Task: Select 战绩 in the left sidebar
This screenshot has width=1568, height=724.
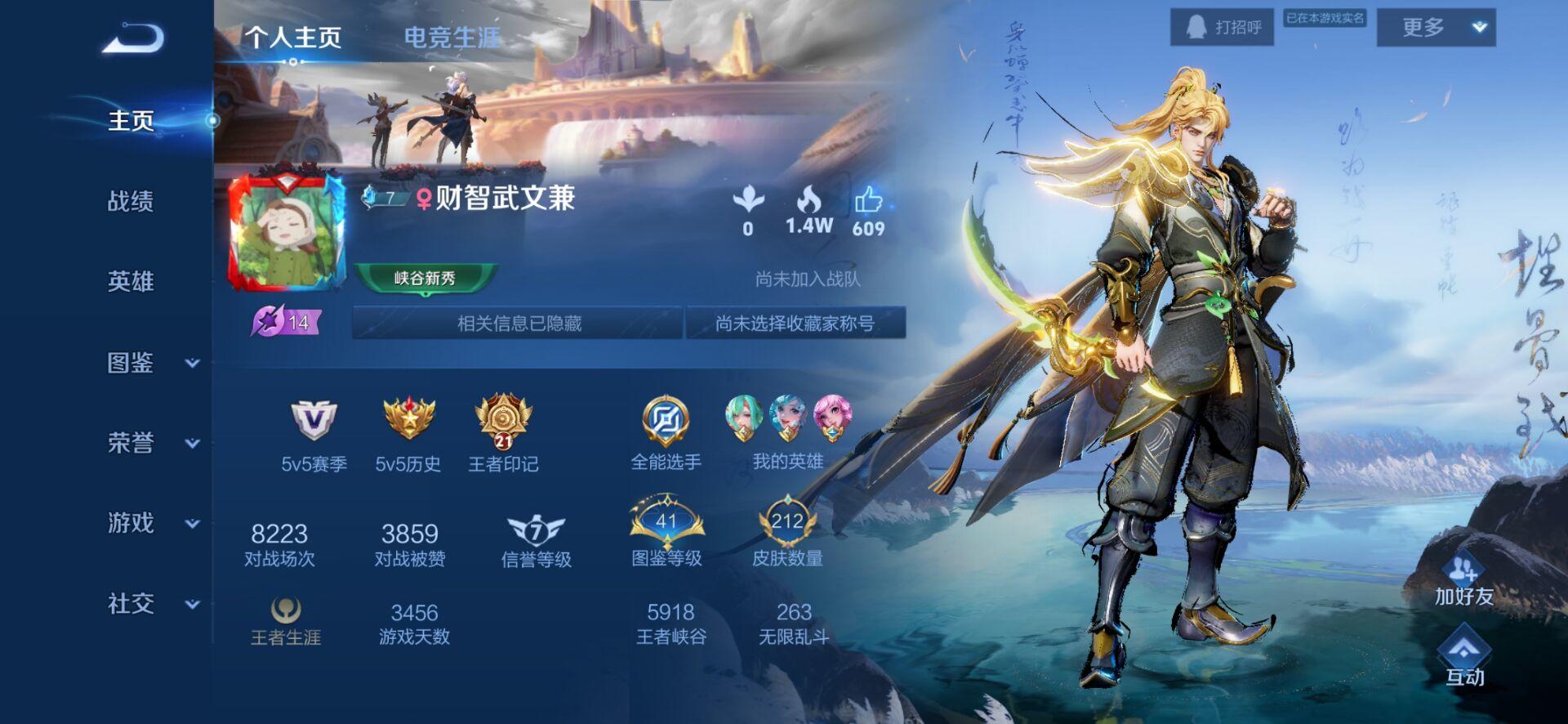Action: point(131,202)
